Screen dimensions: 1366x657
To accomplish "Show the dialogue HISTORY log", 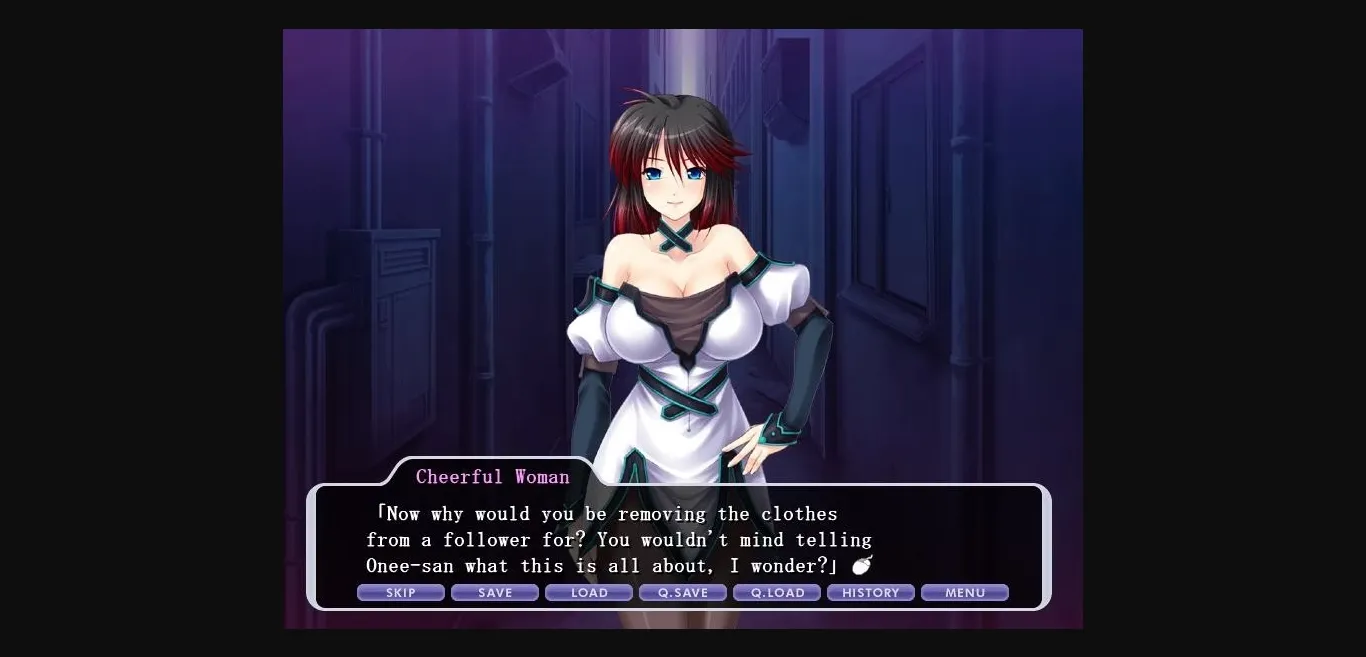I will pos(871,593).
